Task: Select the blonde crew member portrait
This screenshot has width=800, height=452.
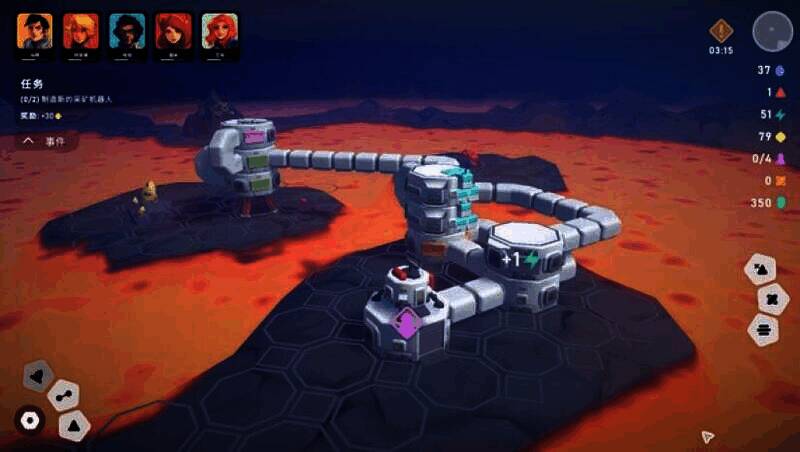Action: (80, 31)
